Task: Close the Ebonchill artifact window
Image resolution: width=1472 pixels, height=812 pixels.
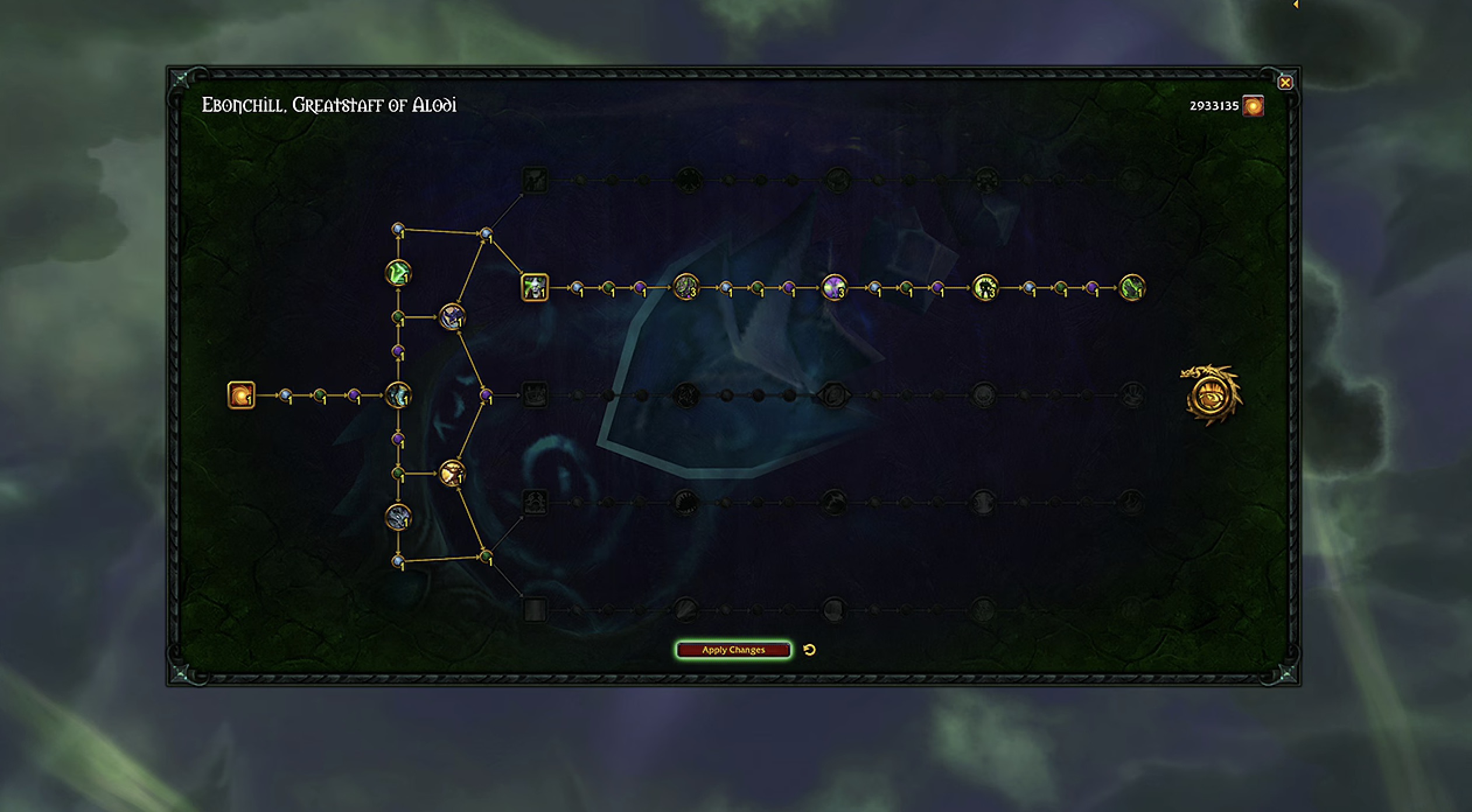Action: (x=1285, y=83)
